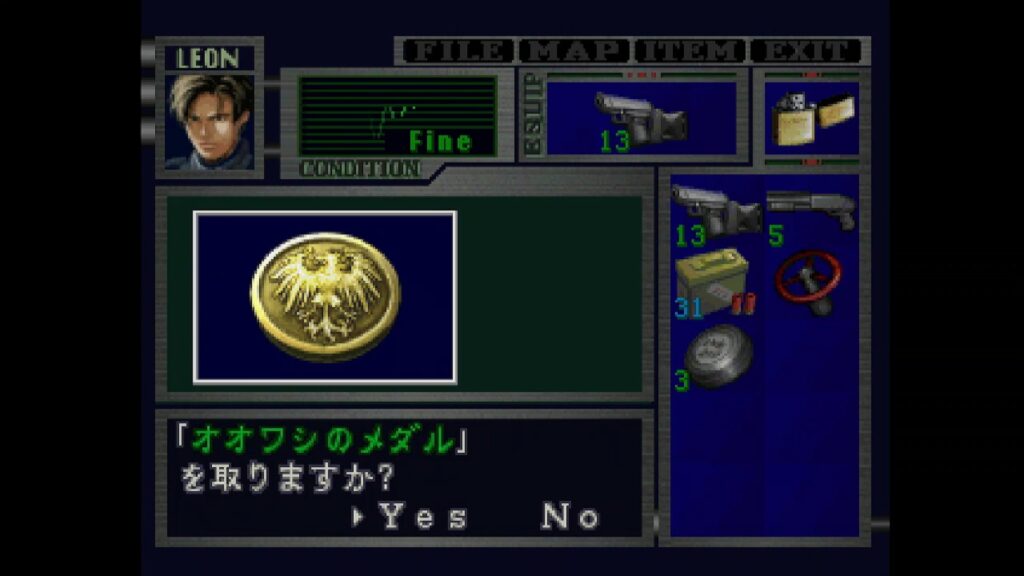Switch to the MAP tab
Screen dimensions: 1024x576
[x=575, y=50]
